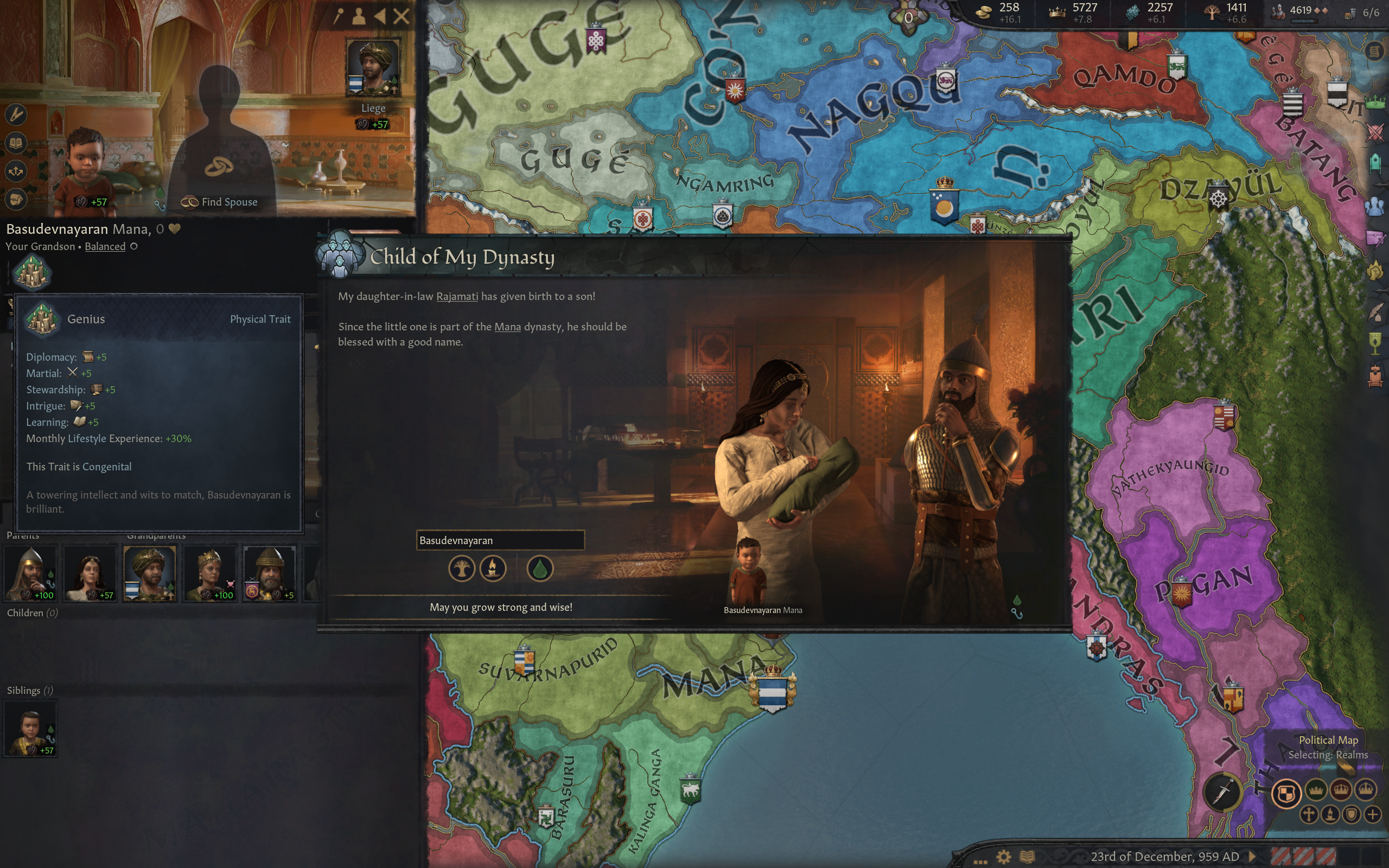1389x868 pixels.
Task: Select the Realms shield map mode
Action: [x=1286, y=794]
